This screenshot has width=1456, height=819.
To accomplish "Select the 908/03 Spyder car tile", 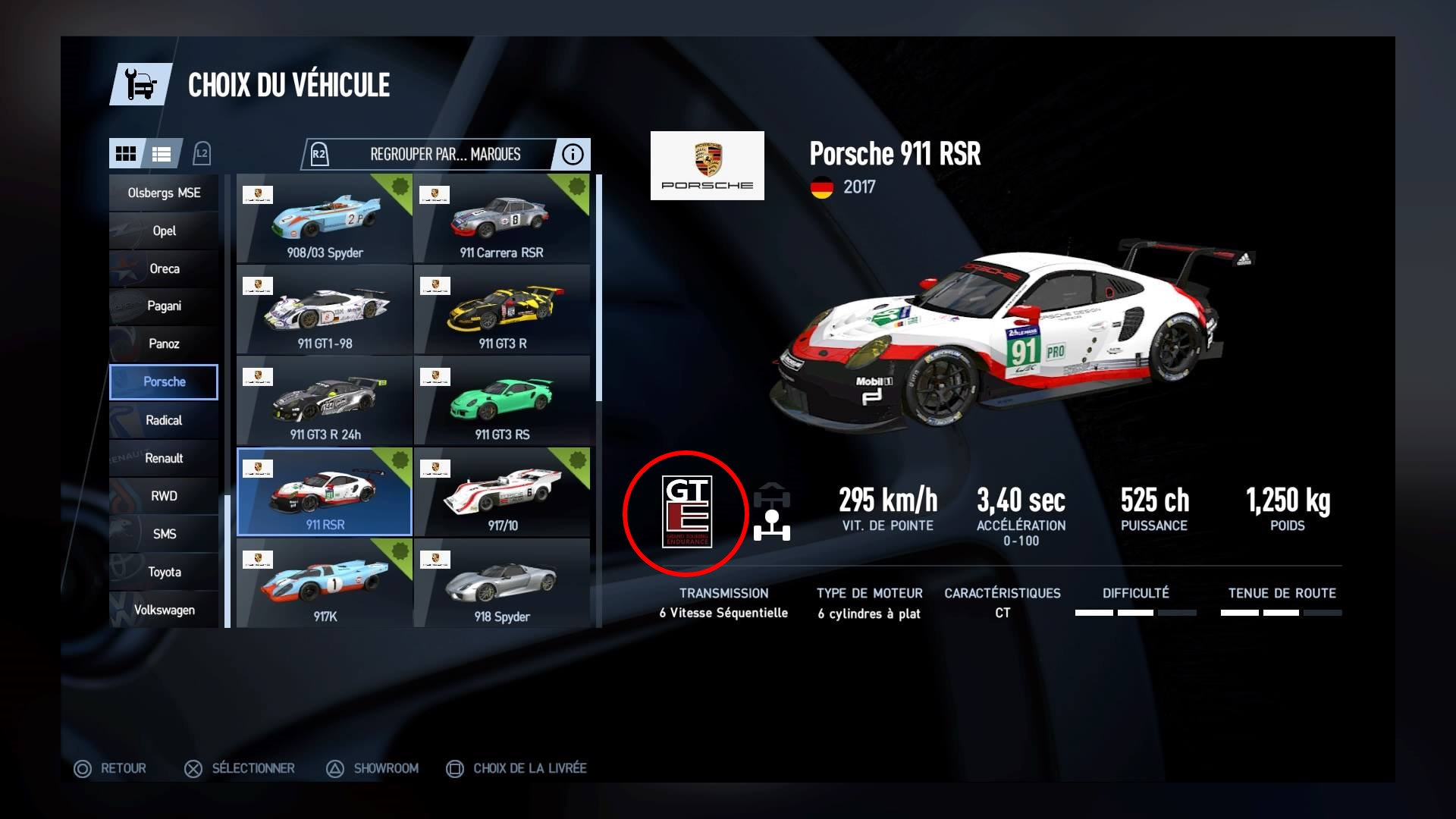I will tap(325, 220).
